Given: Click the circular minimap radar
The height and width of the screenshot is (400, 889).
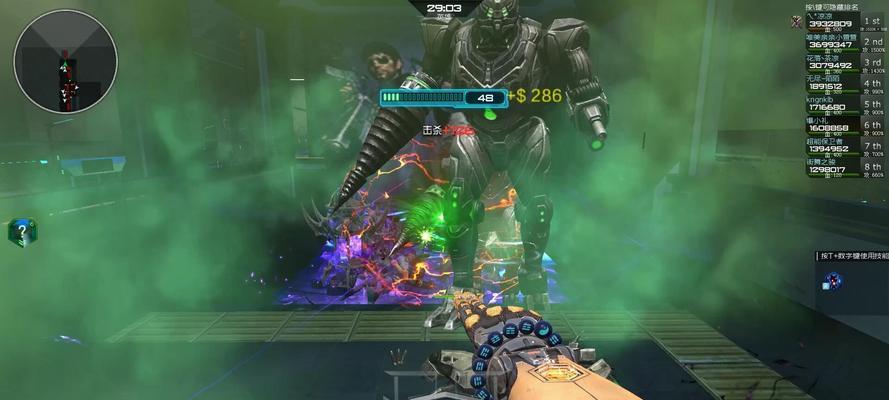Looking at the screenshot, I should point(65,62).
